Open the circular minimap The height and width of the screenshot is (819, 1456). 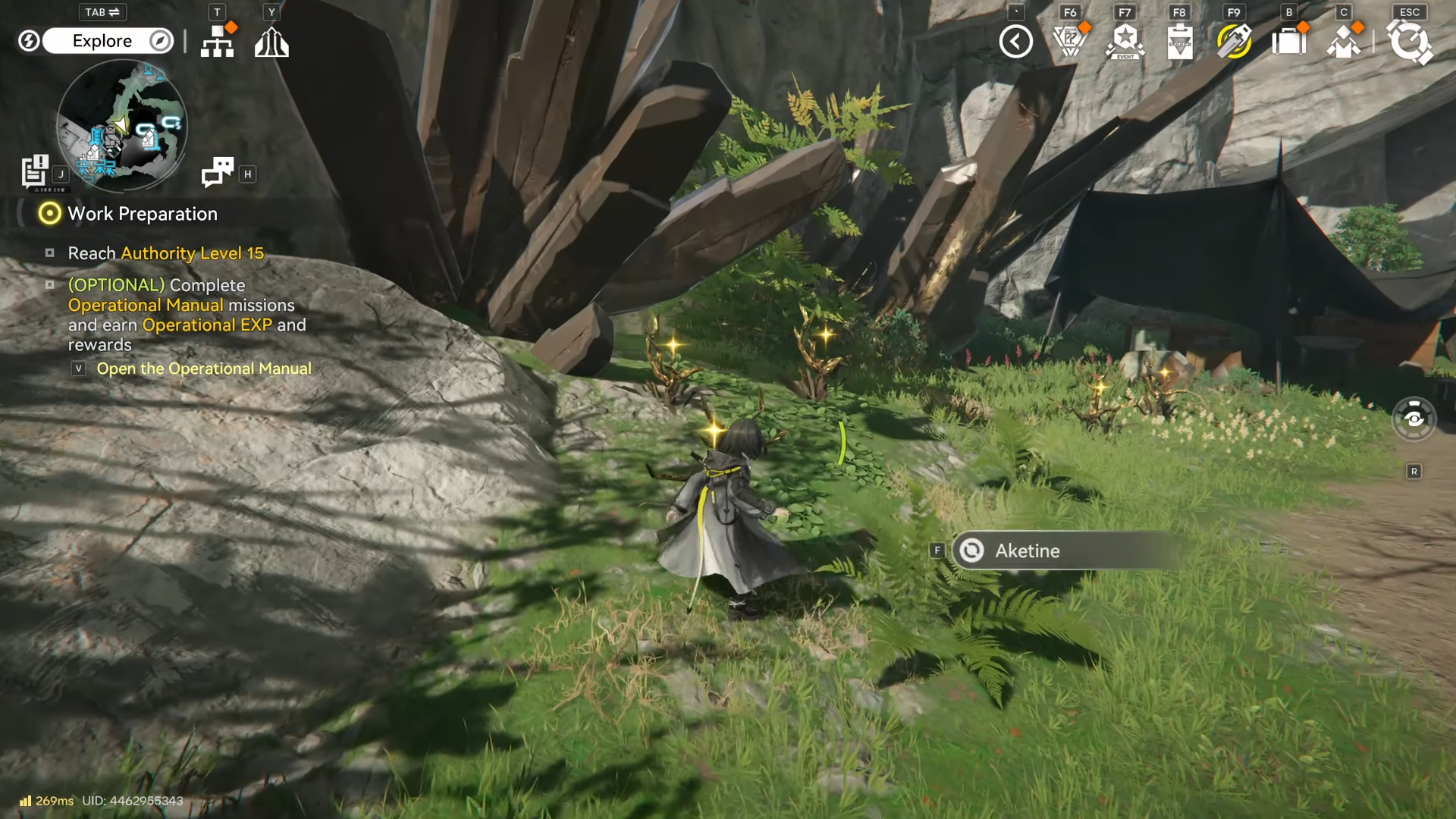click(121, 125)
